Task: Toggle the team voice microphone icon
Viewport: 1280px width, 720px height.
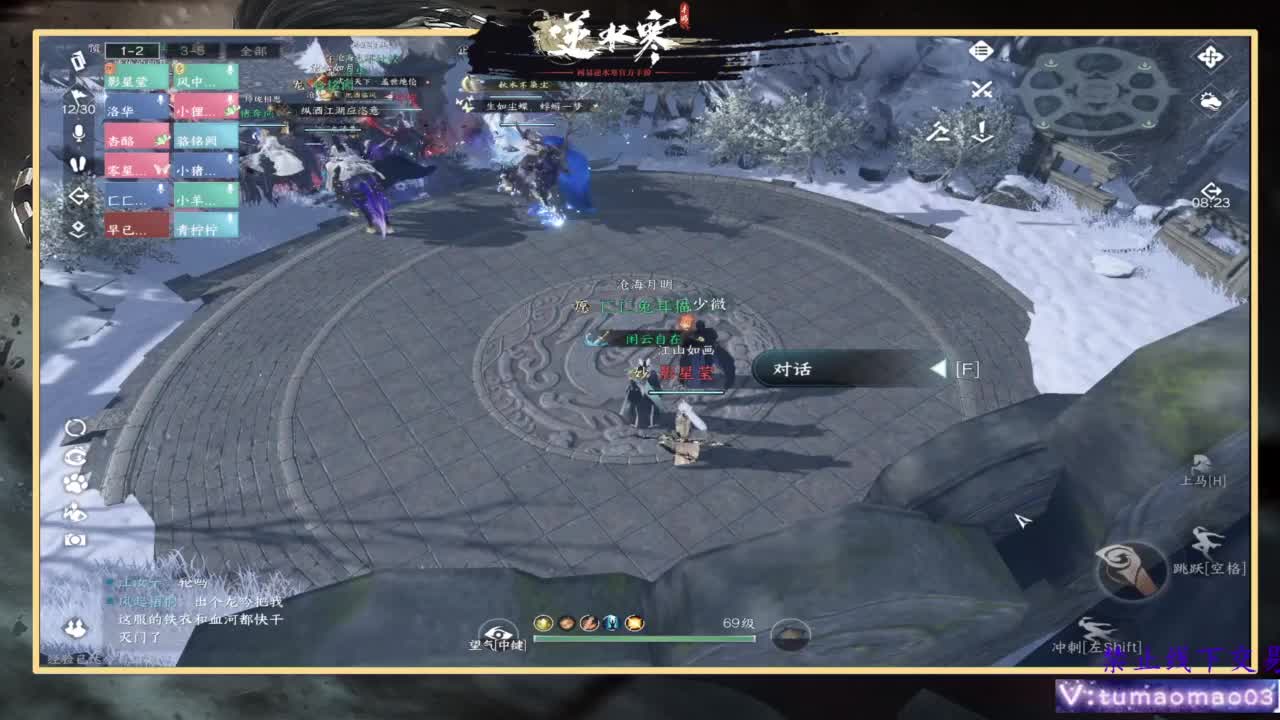Action: pyautogui.click(x=79, y=133)
